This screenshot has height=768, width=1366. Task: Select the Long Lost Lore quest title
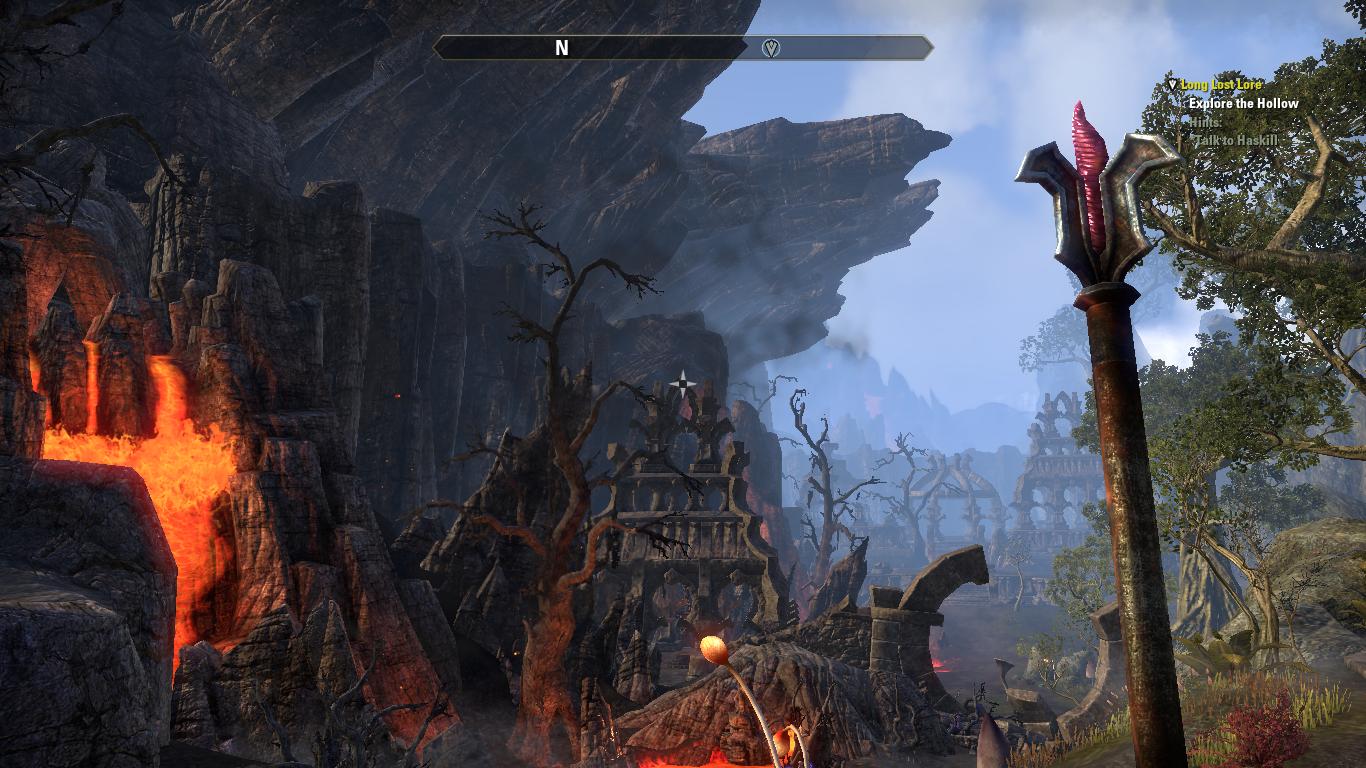click(1220, 85)
